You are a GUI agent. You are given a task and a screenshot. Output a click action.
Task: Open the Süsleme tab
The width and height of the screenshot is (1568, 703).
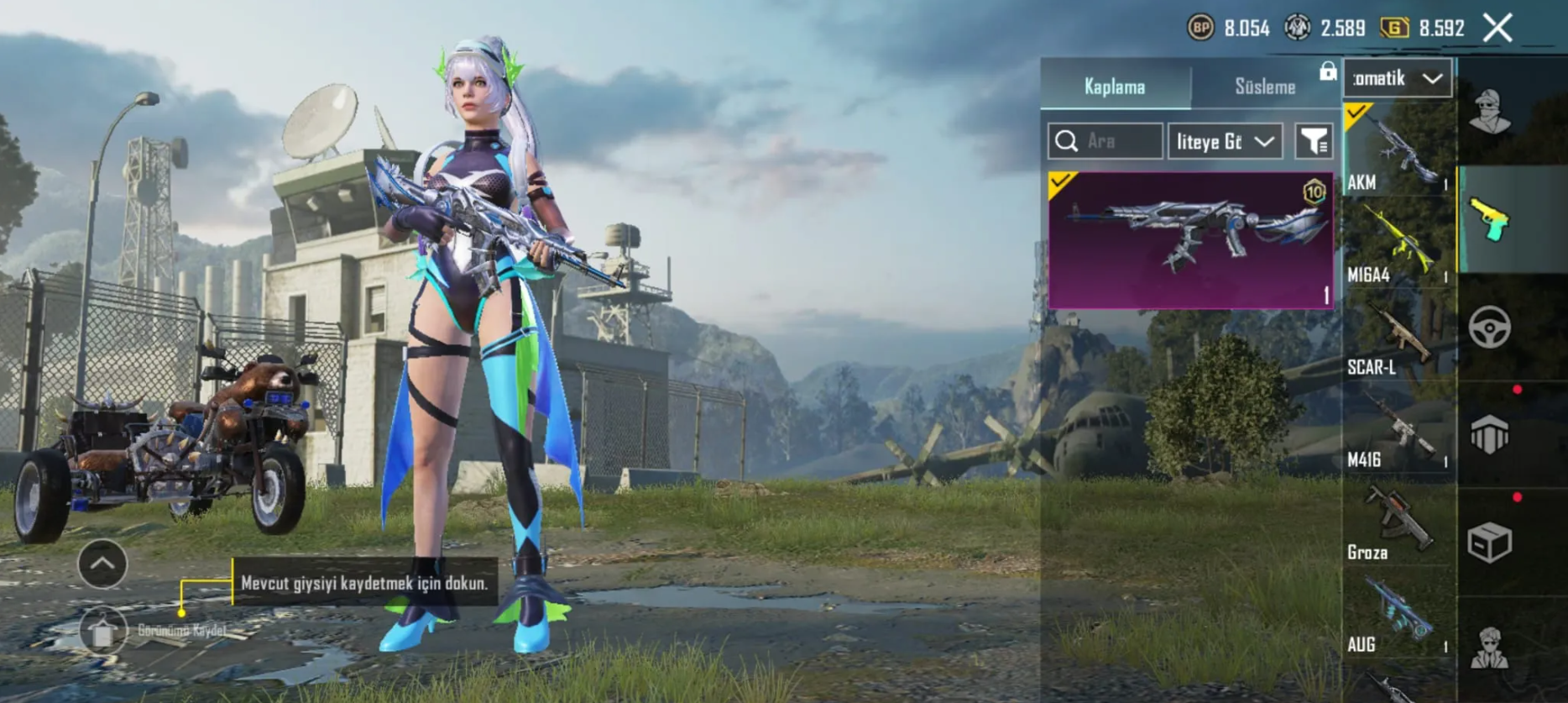1265,87
